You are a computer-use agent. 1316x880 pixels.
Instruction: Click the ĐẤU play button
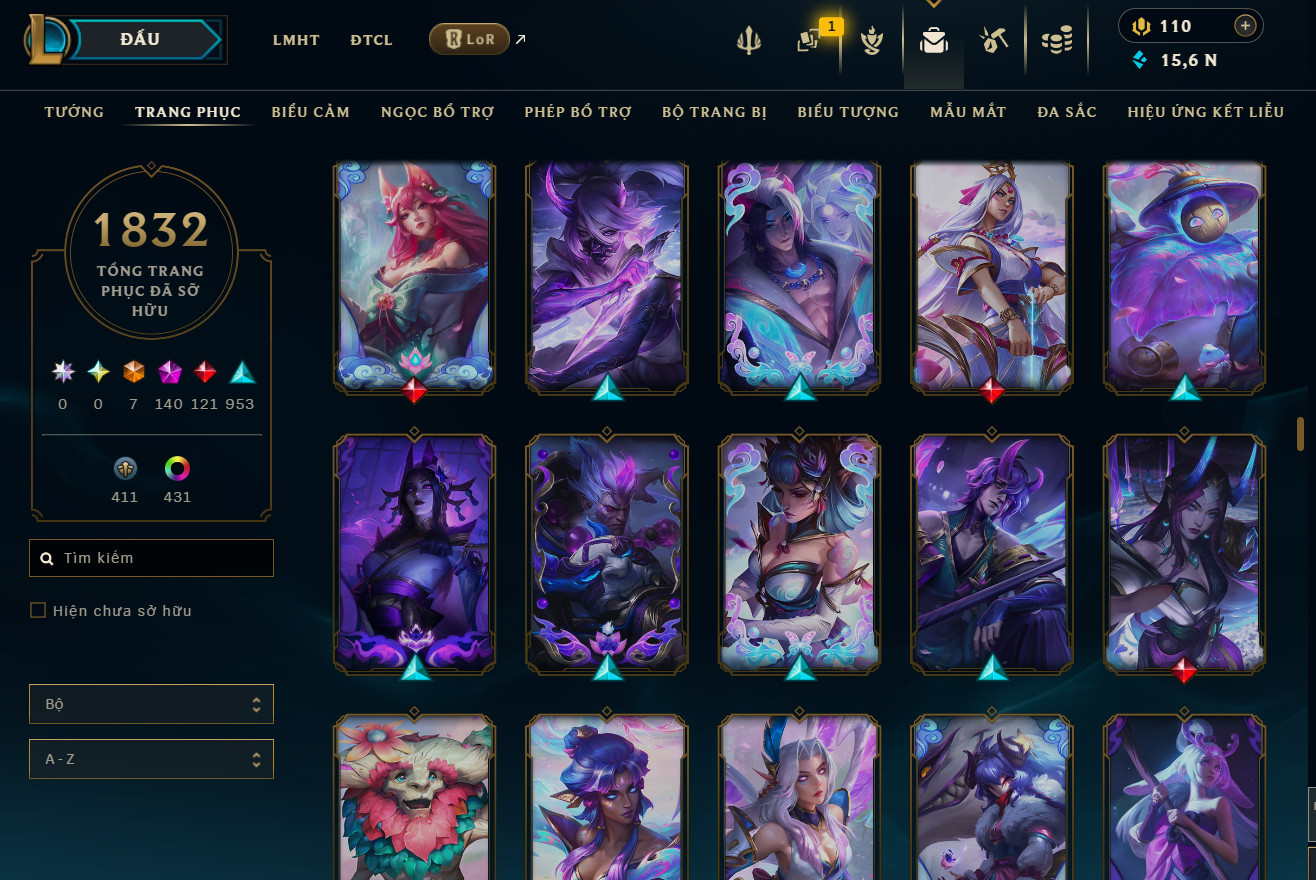(x=140, y=40)
